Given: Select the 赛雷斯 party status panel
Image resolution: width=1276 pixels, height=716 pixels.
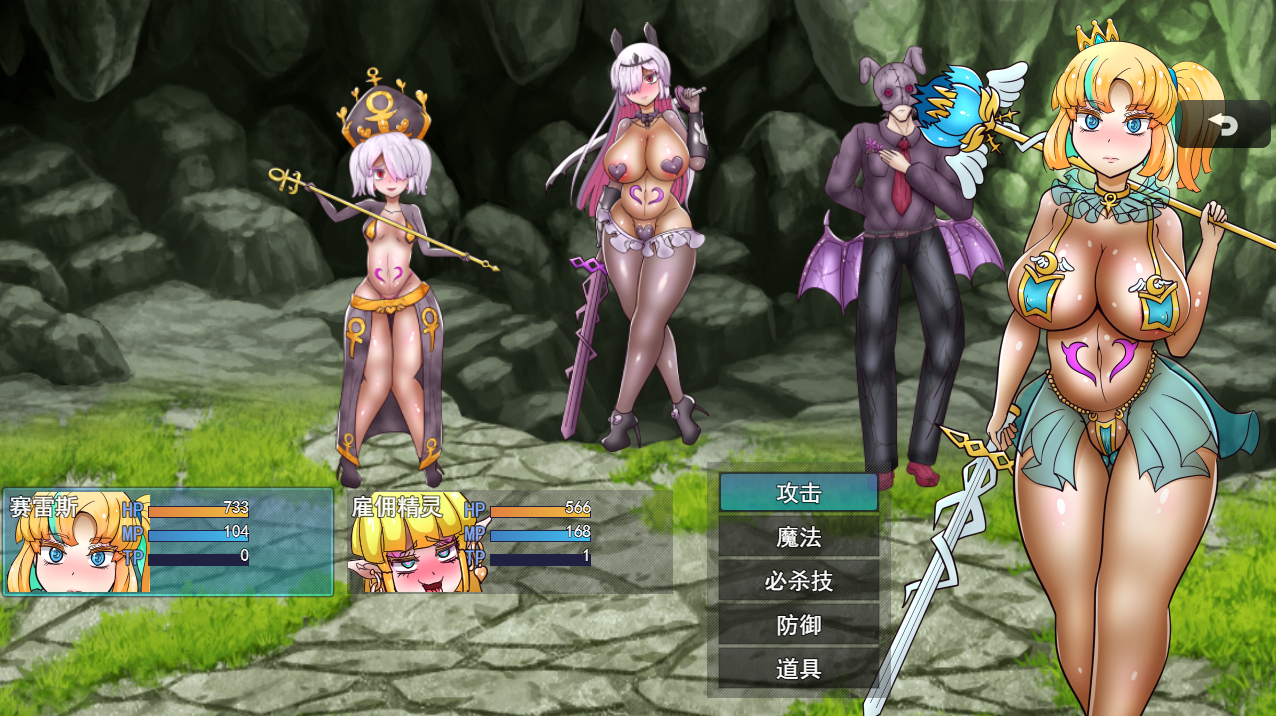Looking at the screenshot, I should [x=168, y=541].
